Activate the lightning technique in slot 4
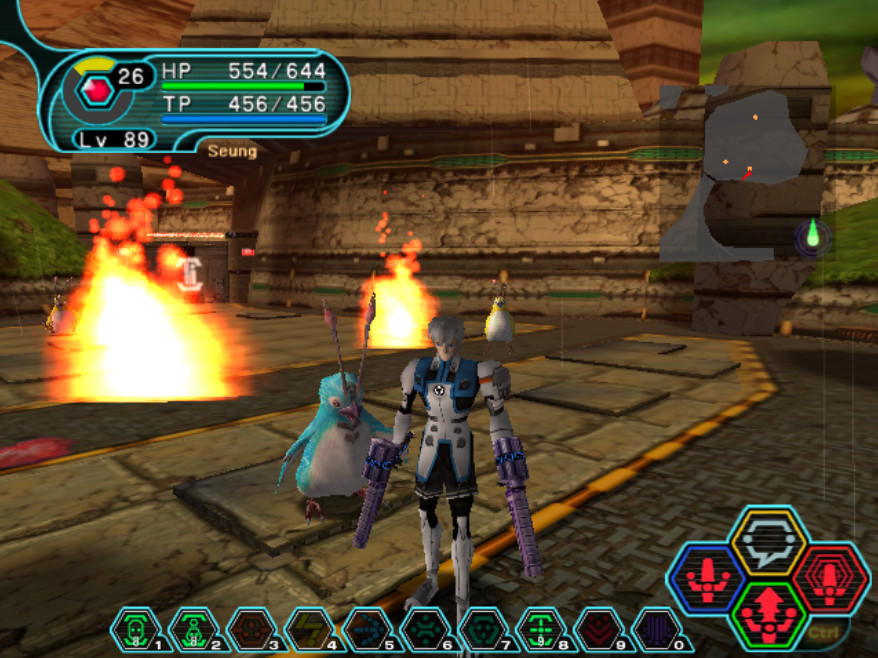The width and height of the screenshot is (878, 658). coord(308,630)
